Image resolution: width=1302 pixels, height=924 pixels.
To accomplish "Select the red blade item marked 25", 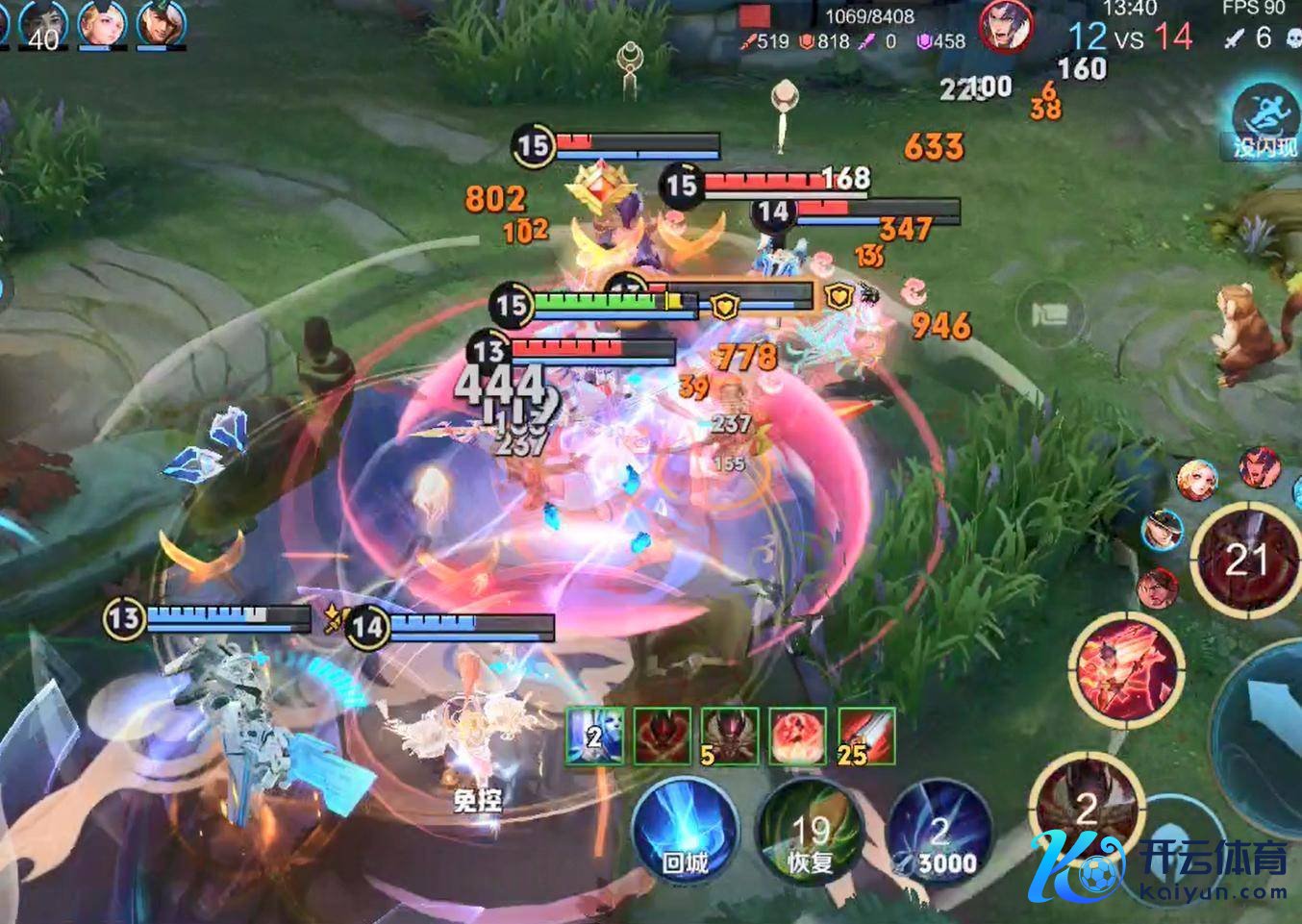I will pos(866,737).
